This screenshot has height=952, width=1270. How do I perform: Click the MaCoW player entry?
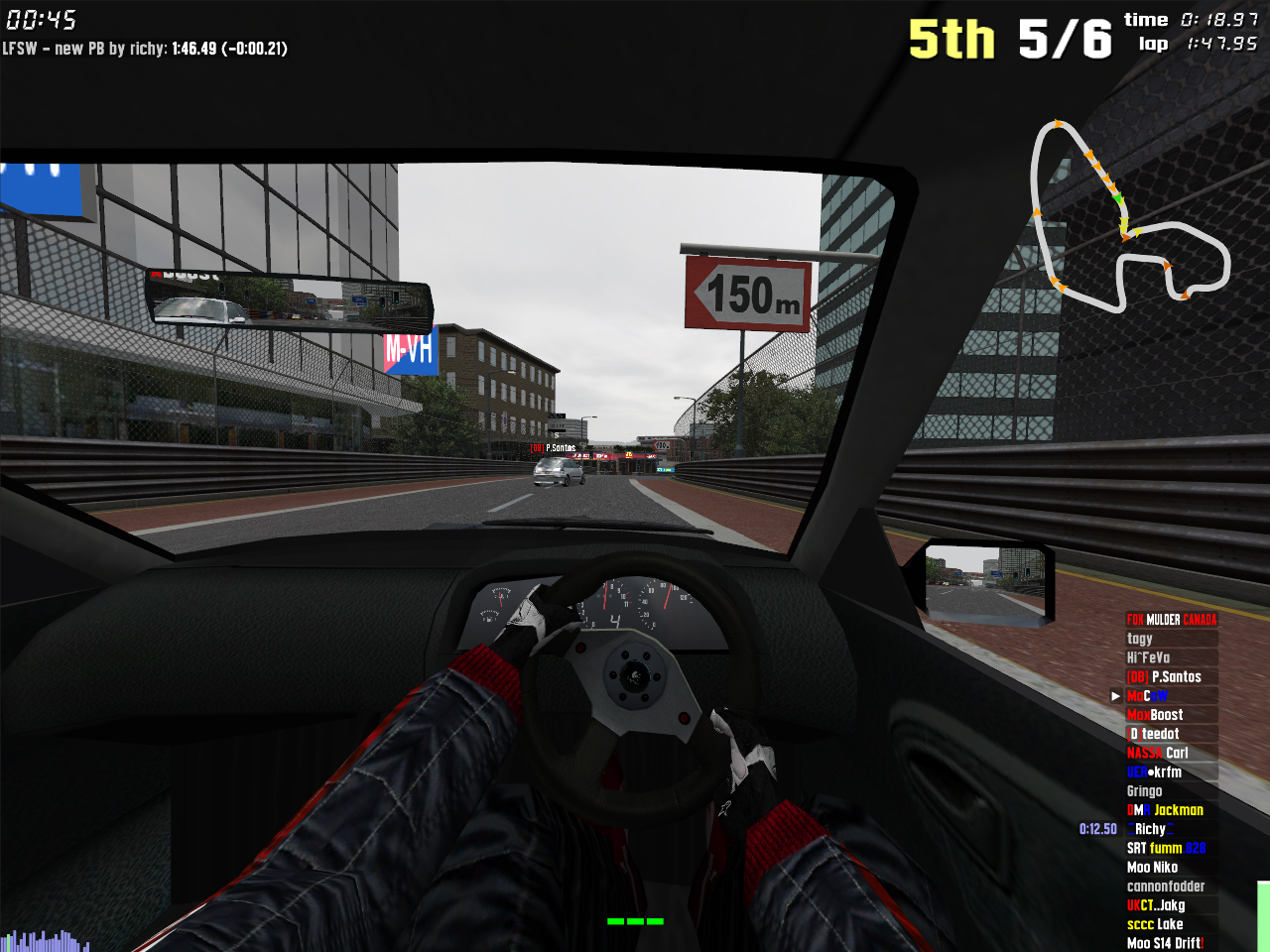click(x=1147, y=696)
